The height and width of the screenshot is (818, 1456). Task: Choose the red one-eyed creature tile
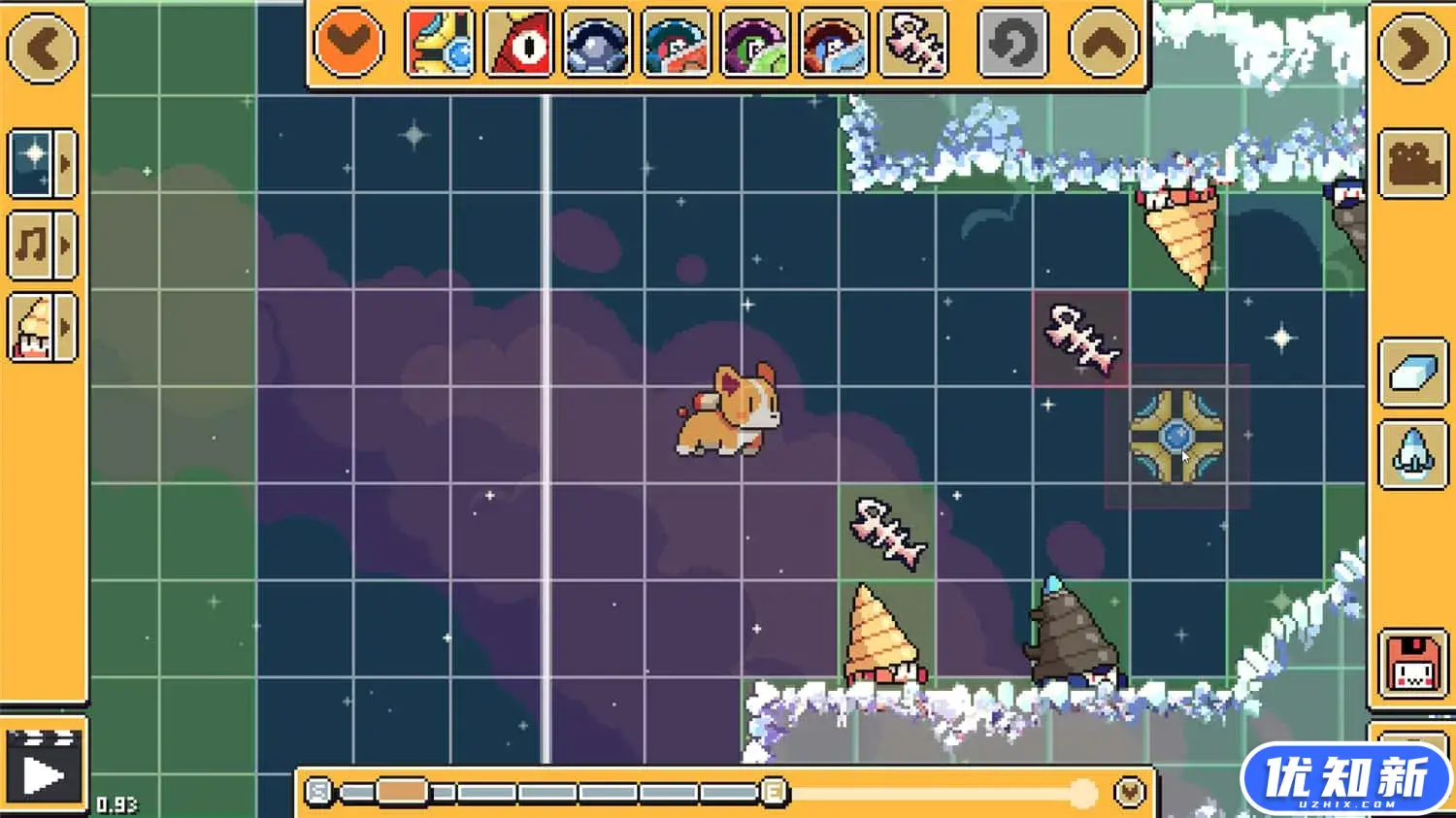519,43
